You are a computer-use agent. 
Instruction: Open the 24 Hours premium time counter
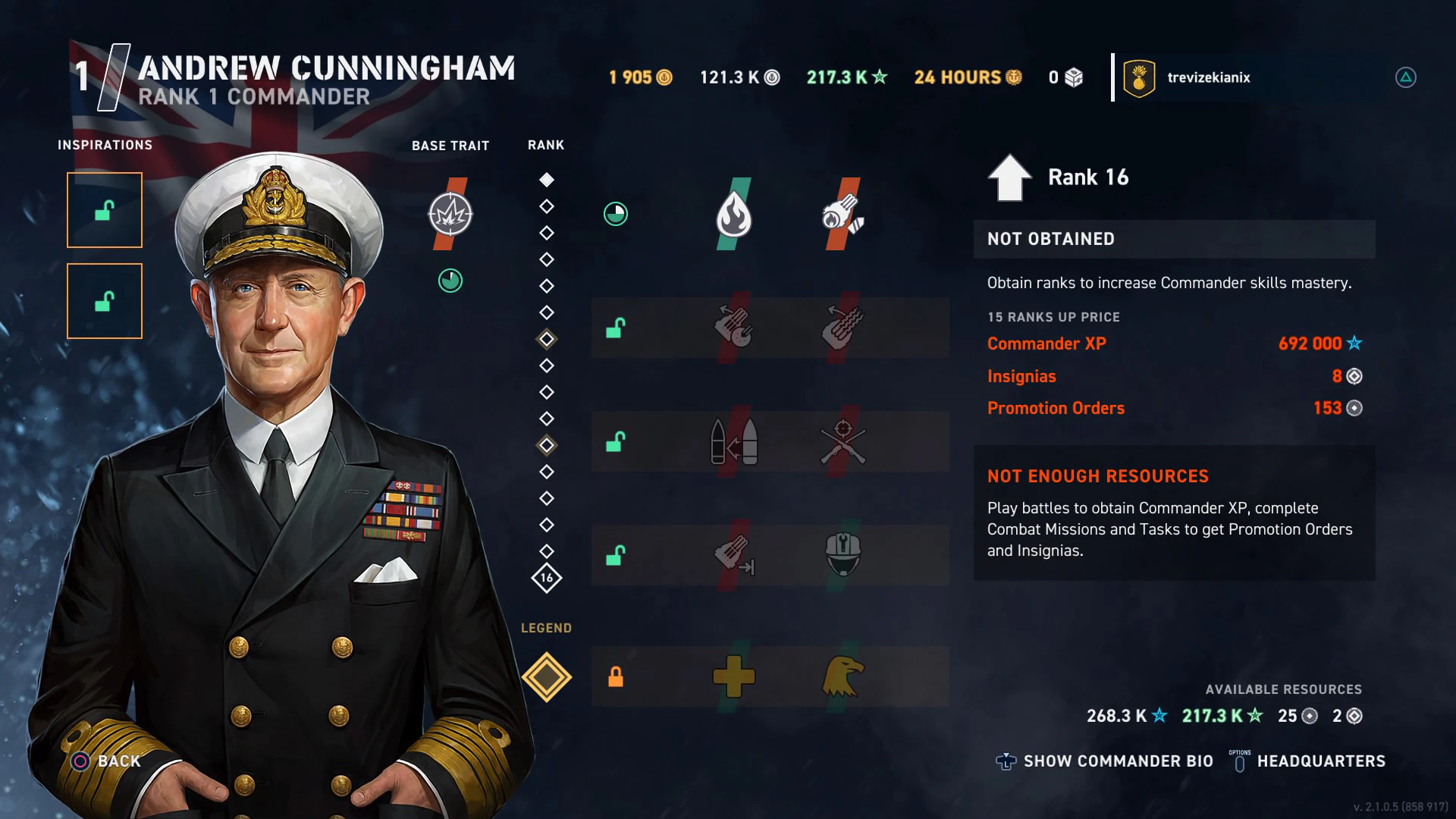coord(968,77)
